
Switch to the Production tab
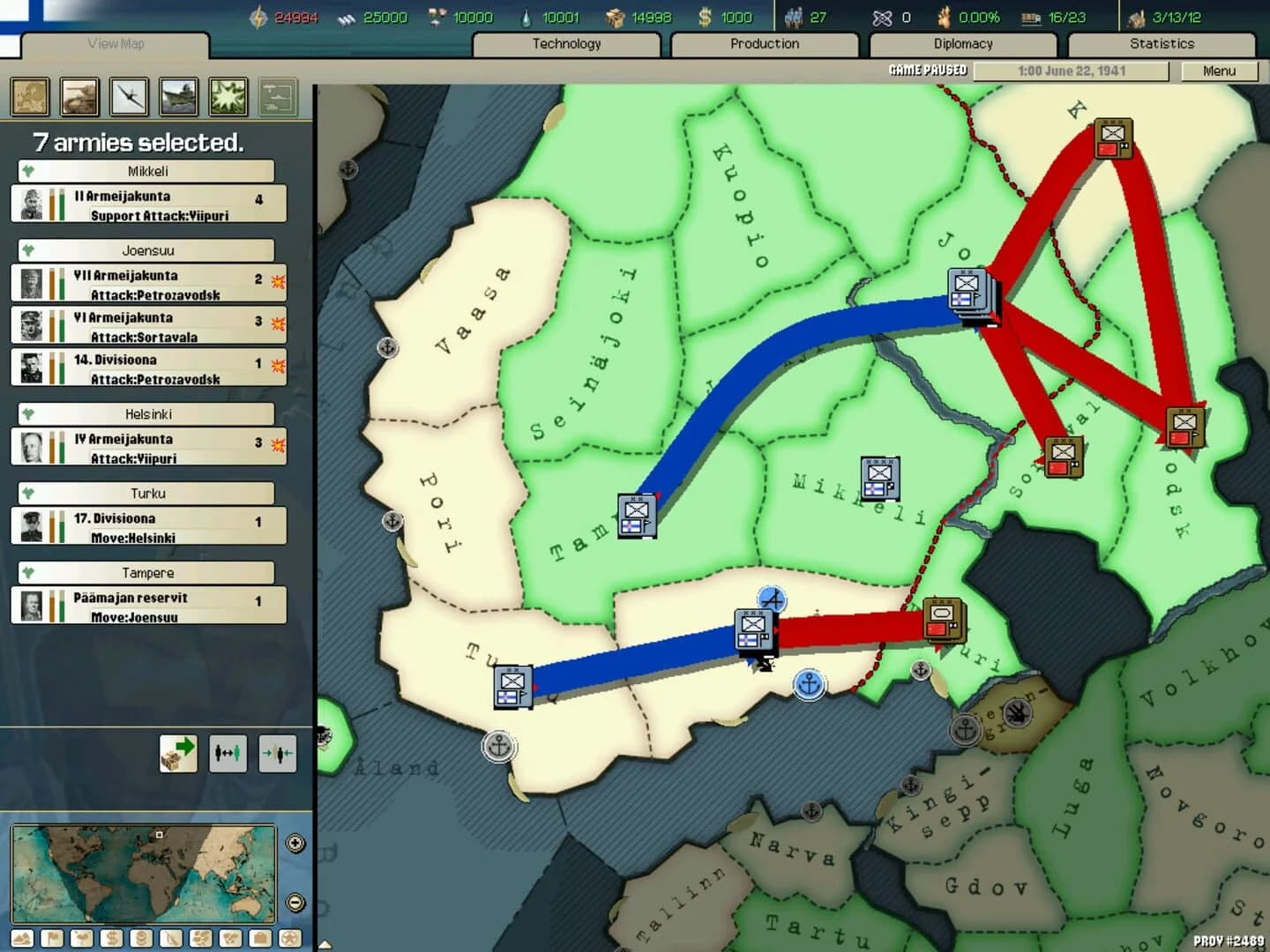pyautogui.click(x=764, y=43)
